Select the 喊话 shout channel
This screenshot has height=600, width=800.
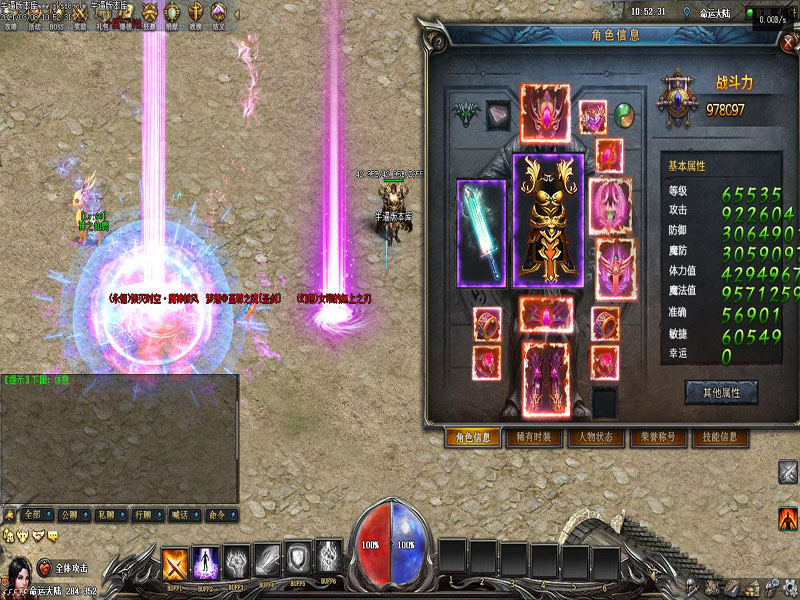click(178, 516)
